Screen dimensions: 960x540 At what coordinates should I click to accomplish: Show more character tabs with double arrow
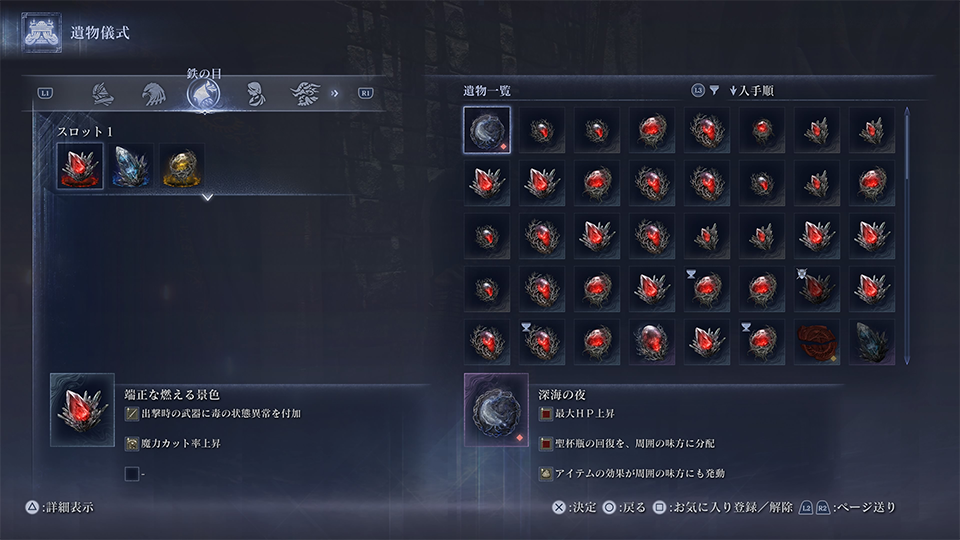click(335, 94)
